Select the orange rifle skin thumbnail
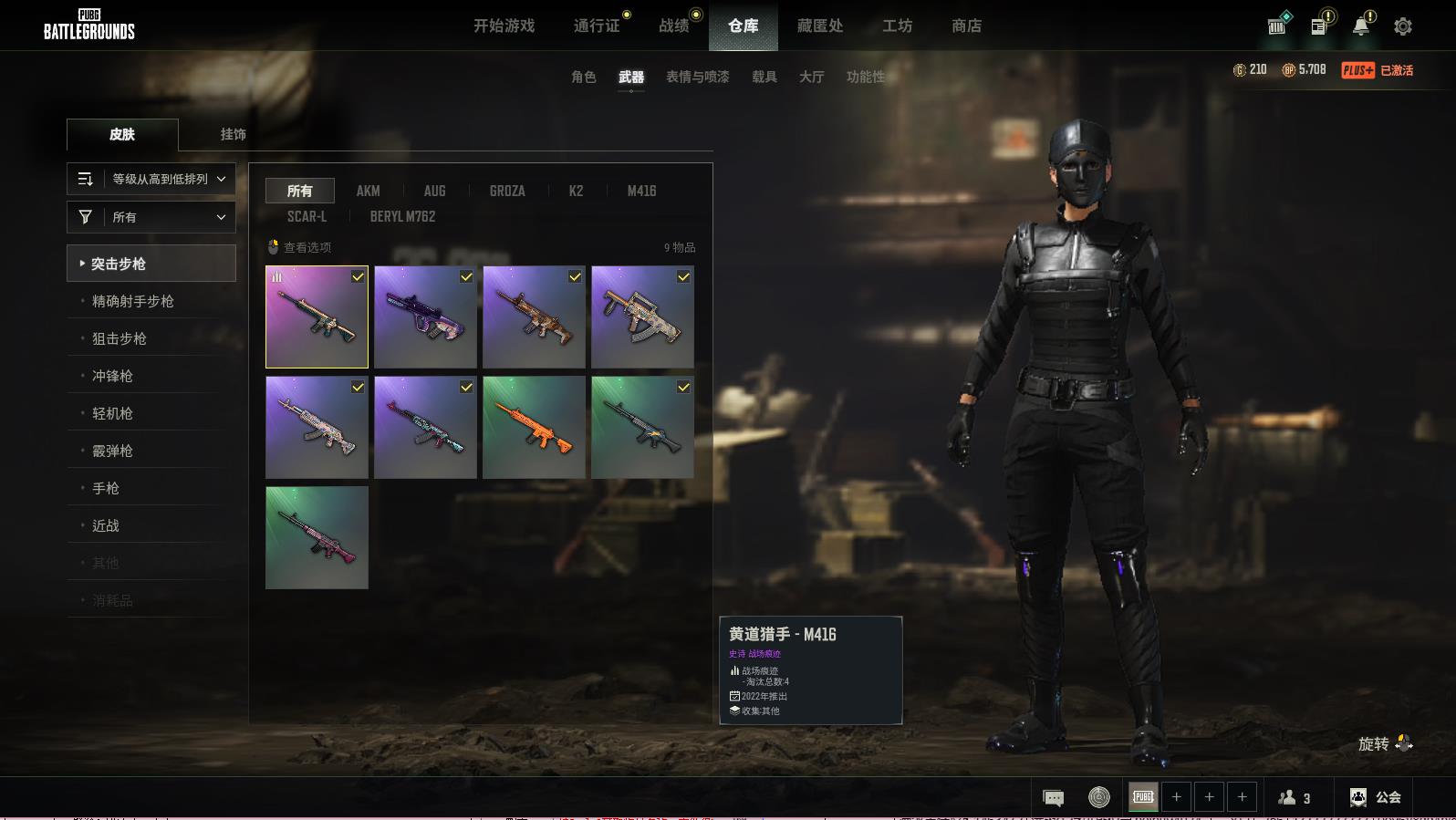 (534, 427)
